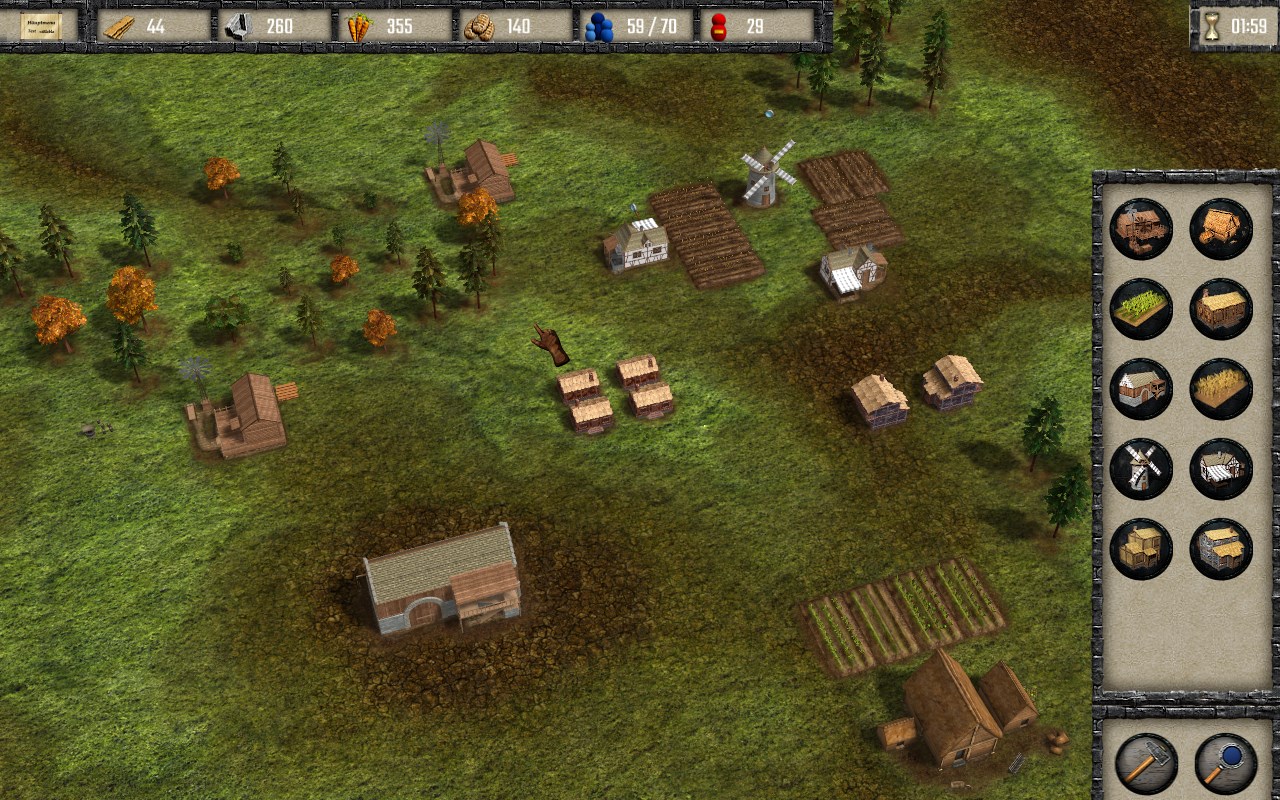
Task: Pick the half-timbered white house icon
Action: point(1221,469)
